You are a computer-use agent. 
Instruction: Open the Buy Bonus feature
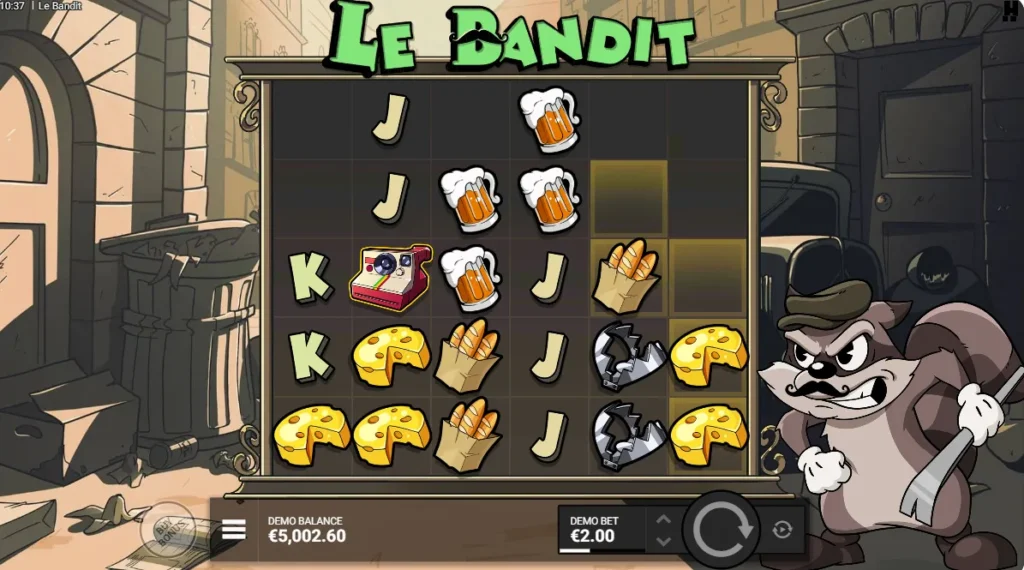(167, 528)
